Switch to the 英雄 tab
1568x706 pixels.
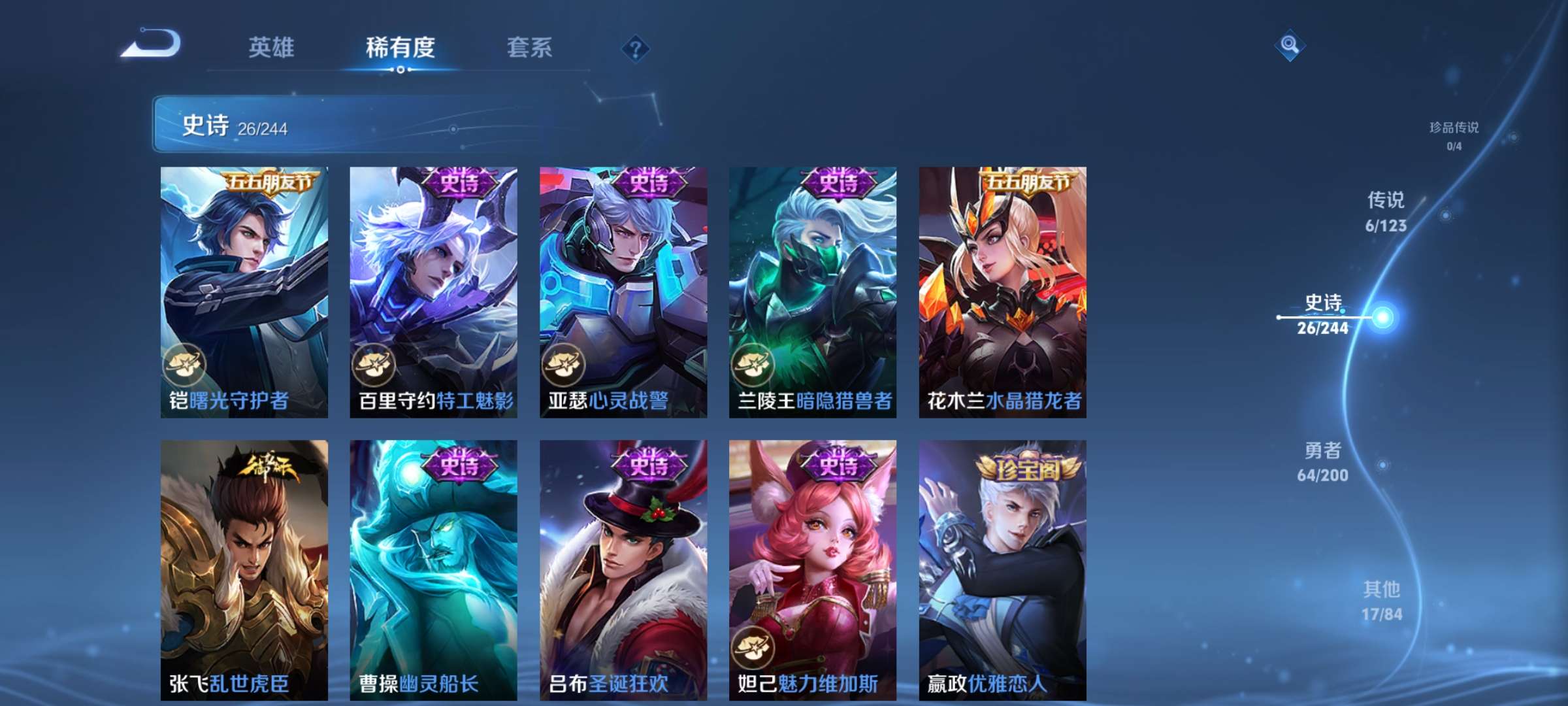(x=271, y=48)
